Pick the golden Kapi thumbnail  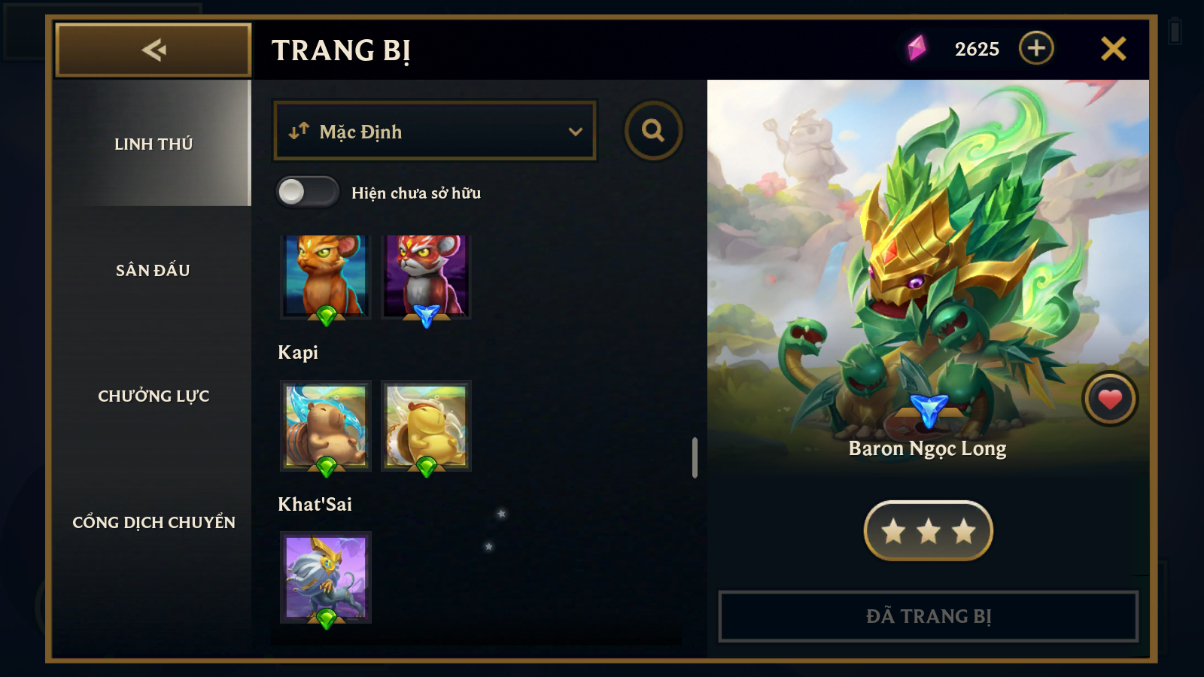click(426, 425)
